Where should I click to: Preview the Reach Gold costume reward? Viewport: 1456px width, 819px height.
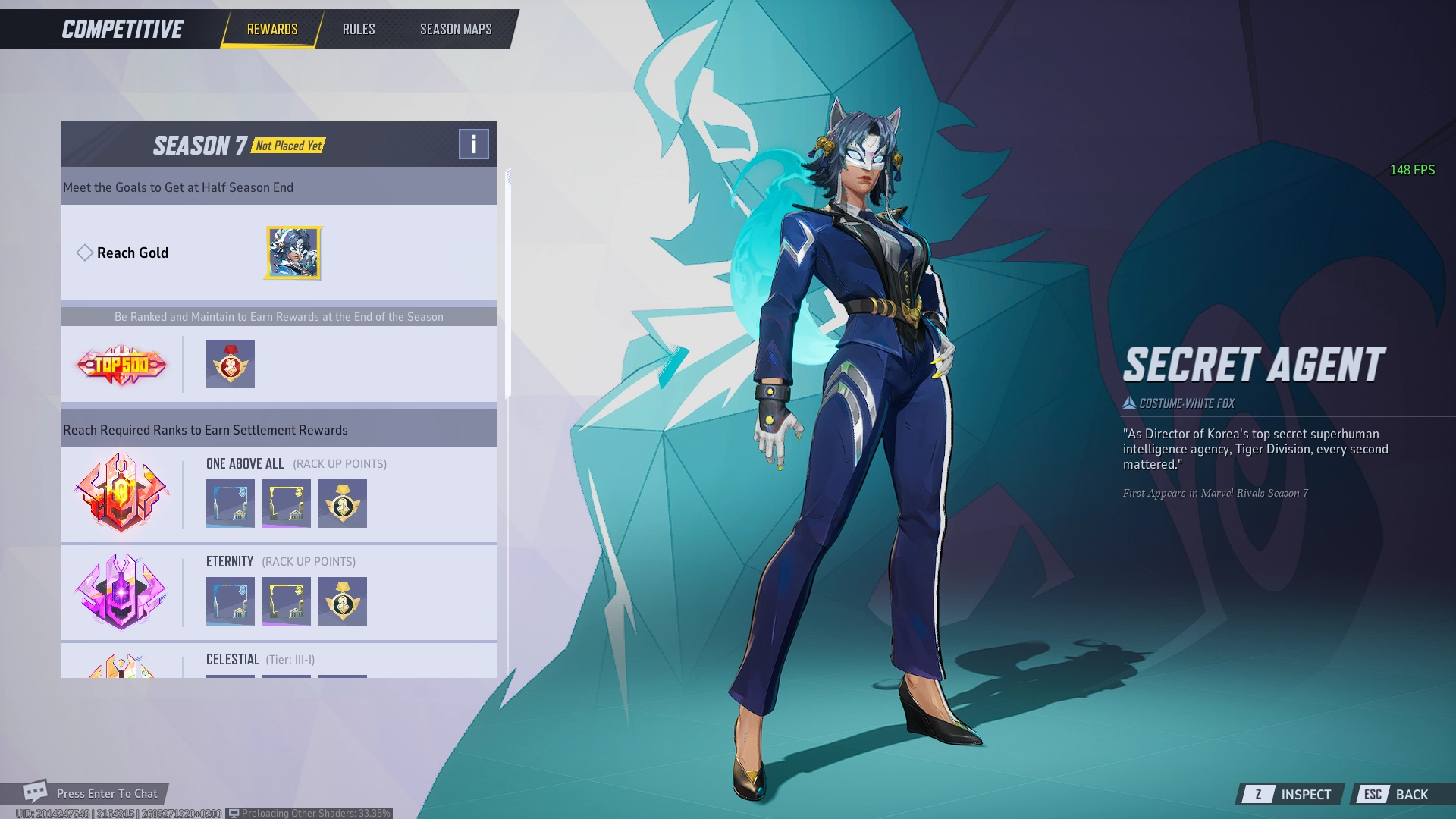pos(293,253)
